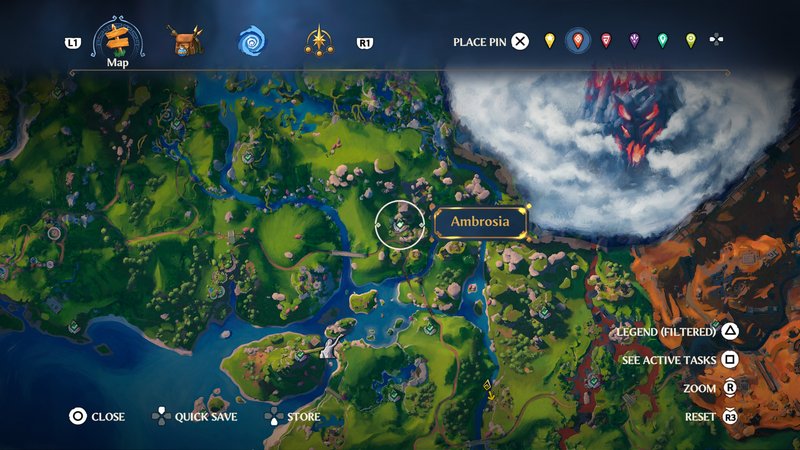800x450 pixels.
Task: Open the Store
Action: click(293, 417)
